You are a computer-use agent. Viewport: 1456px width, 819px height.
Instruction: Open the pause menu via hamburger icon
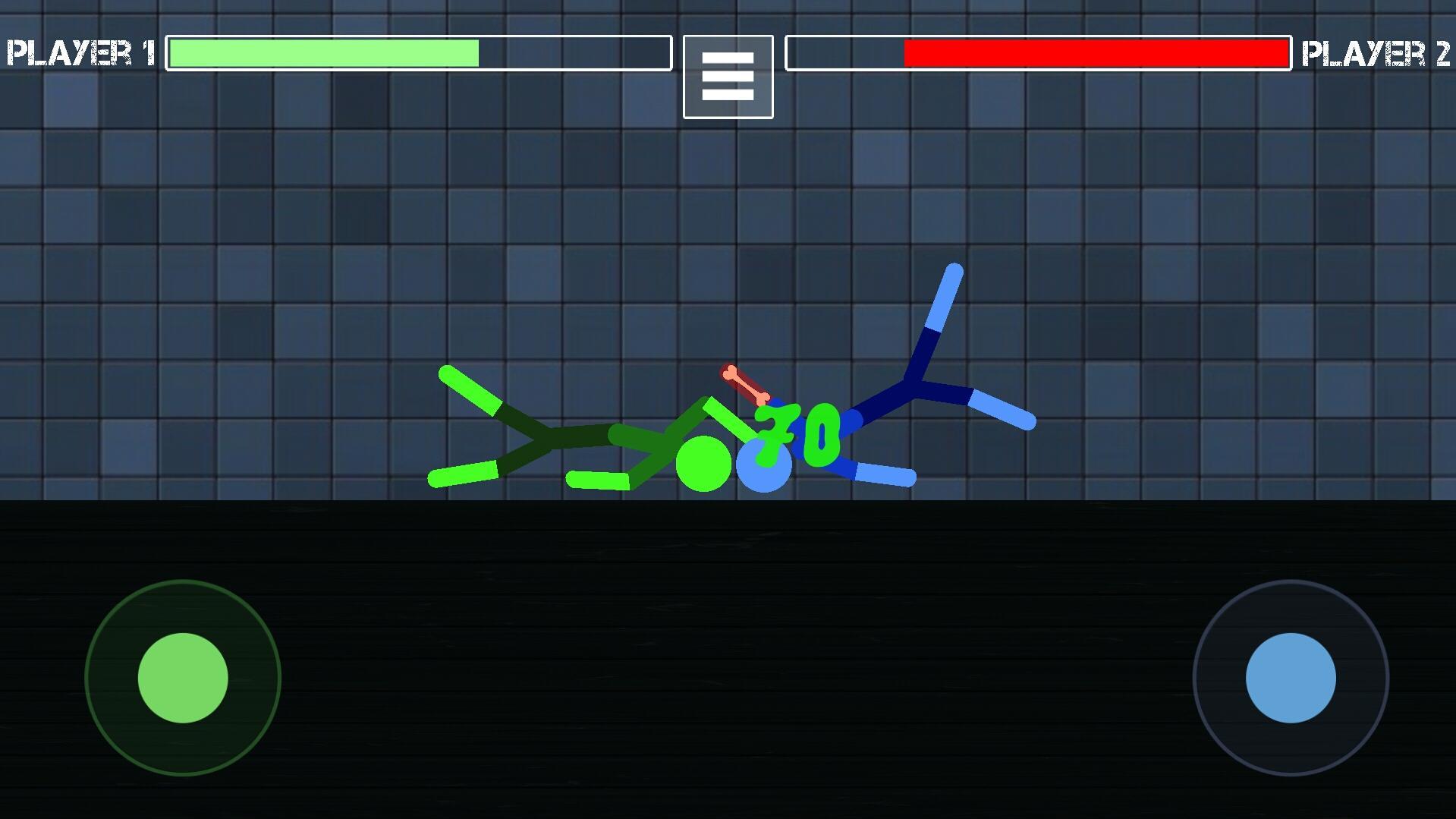(x=727, y=77)
